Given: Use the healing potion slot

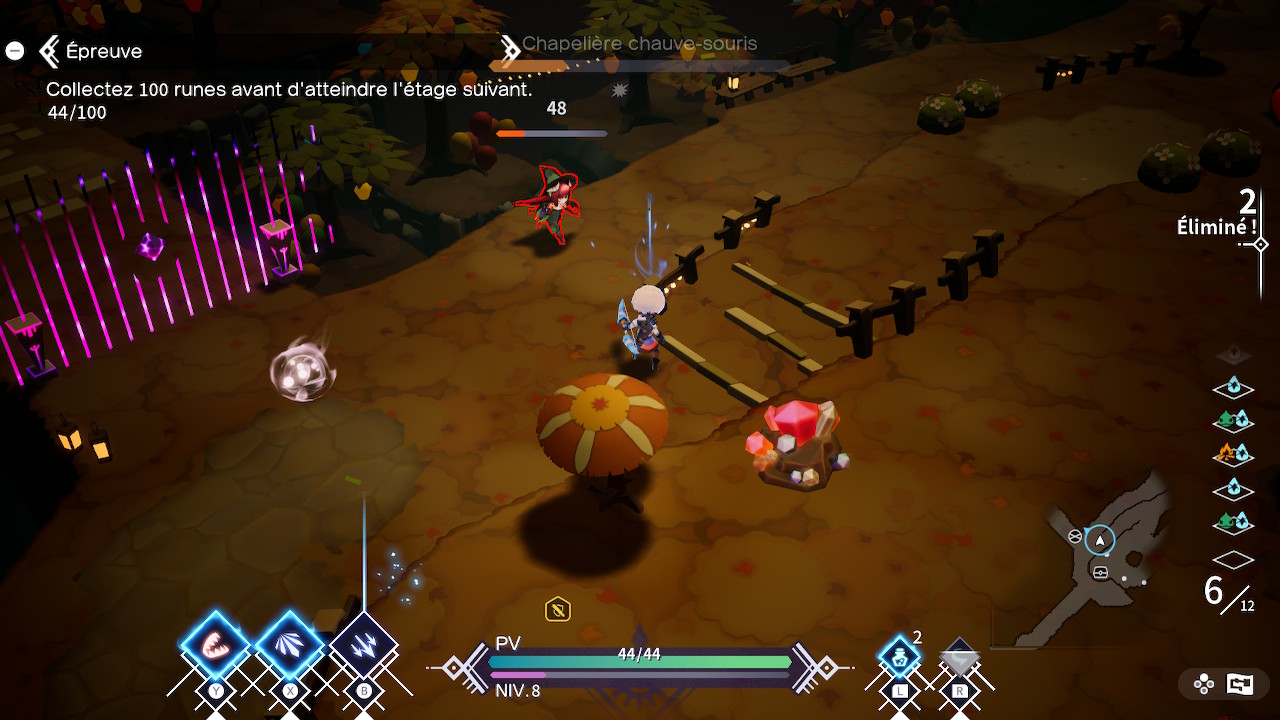Looking at the screenshot, I should click(x=899, y=658).
